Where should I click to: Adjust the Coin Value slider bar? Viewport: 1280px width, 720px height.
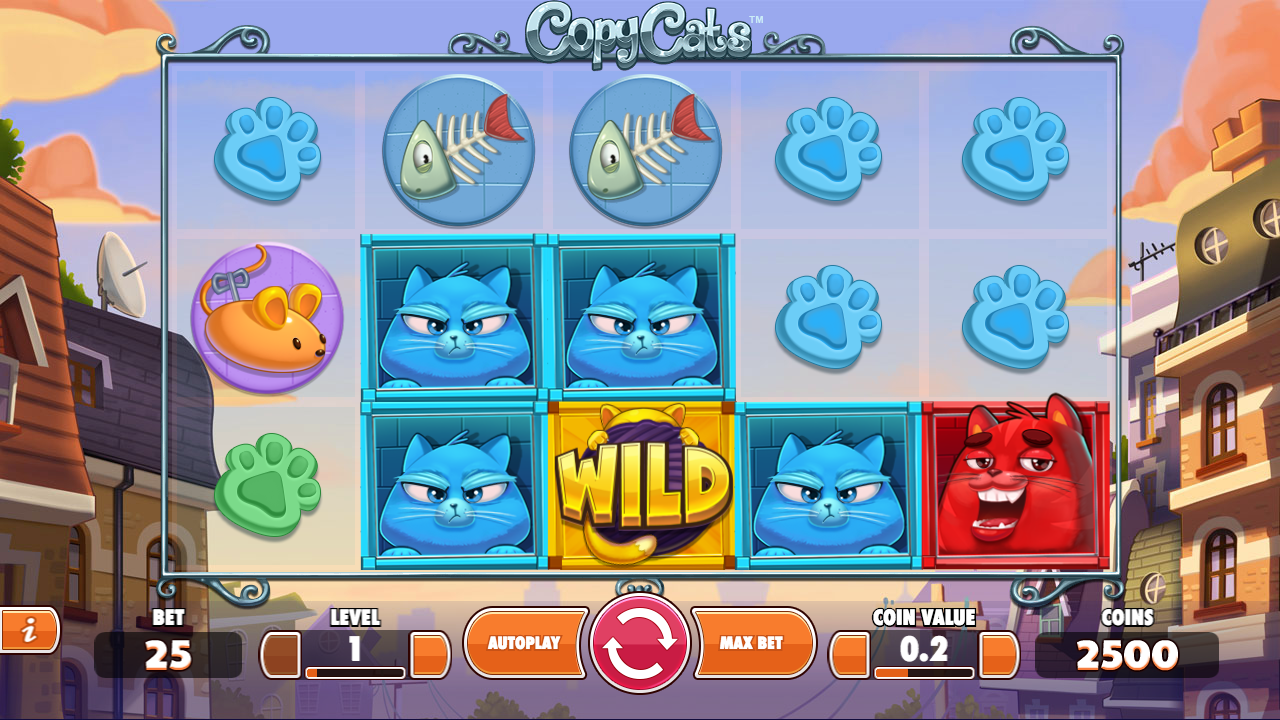pos(924,673)
